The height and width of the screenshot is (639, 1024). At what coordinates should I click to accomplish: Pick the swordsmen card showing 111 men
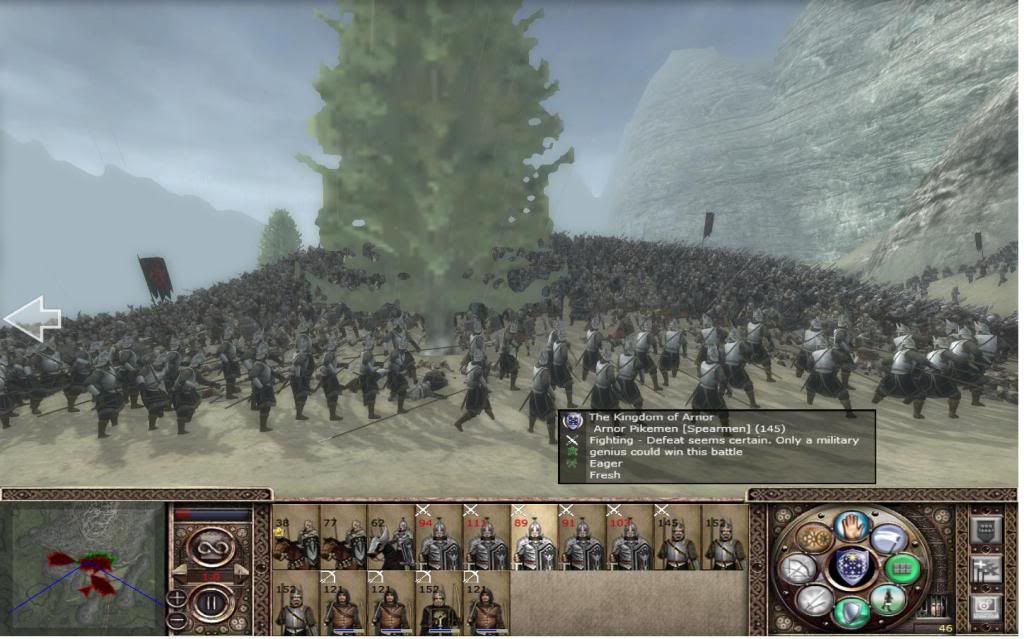tap(486, 536)
